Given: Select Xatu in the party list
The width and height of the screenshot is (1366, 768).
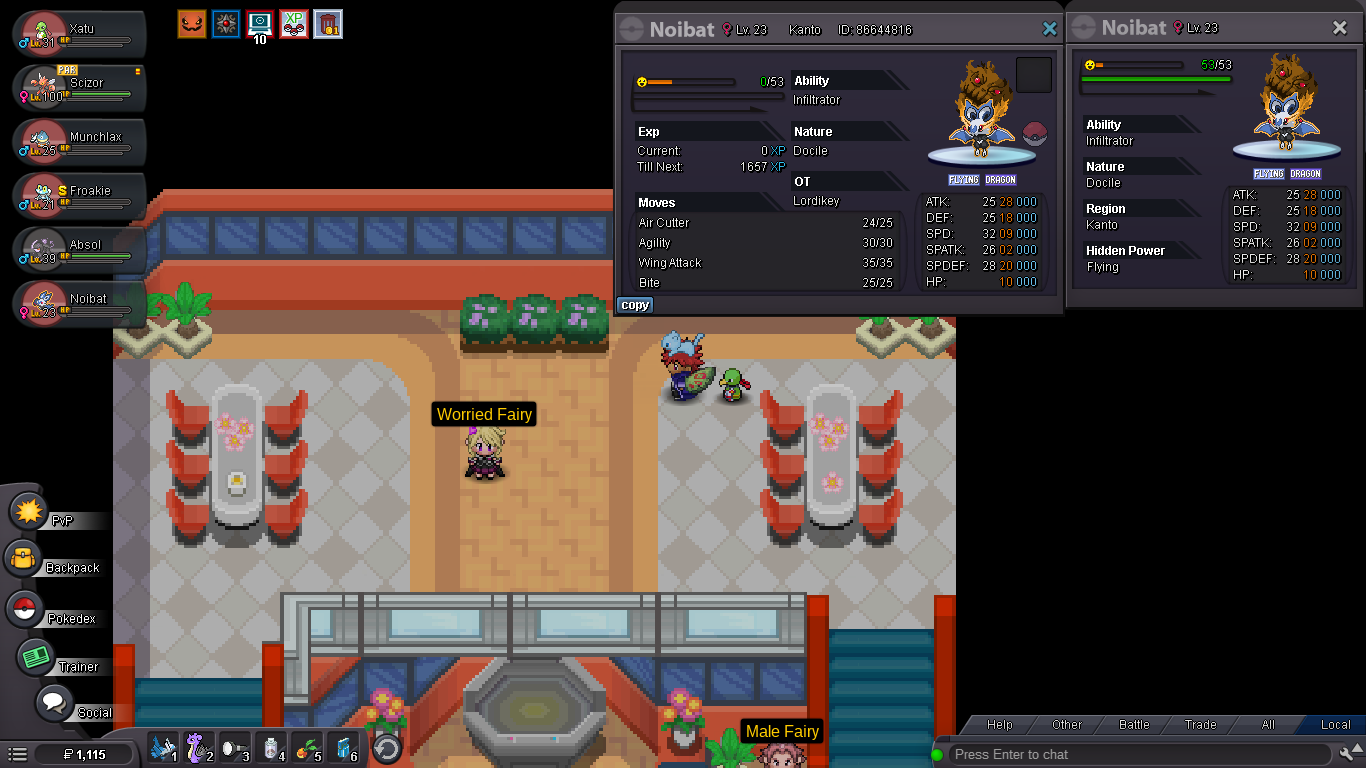Looking at the screenshot, I should point(82,35).
